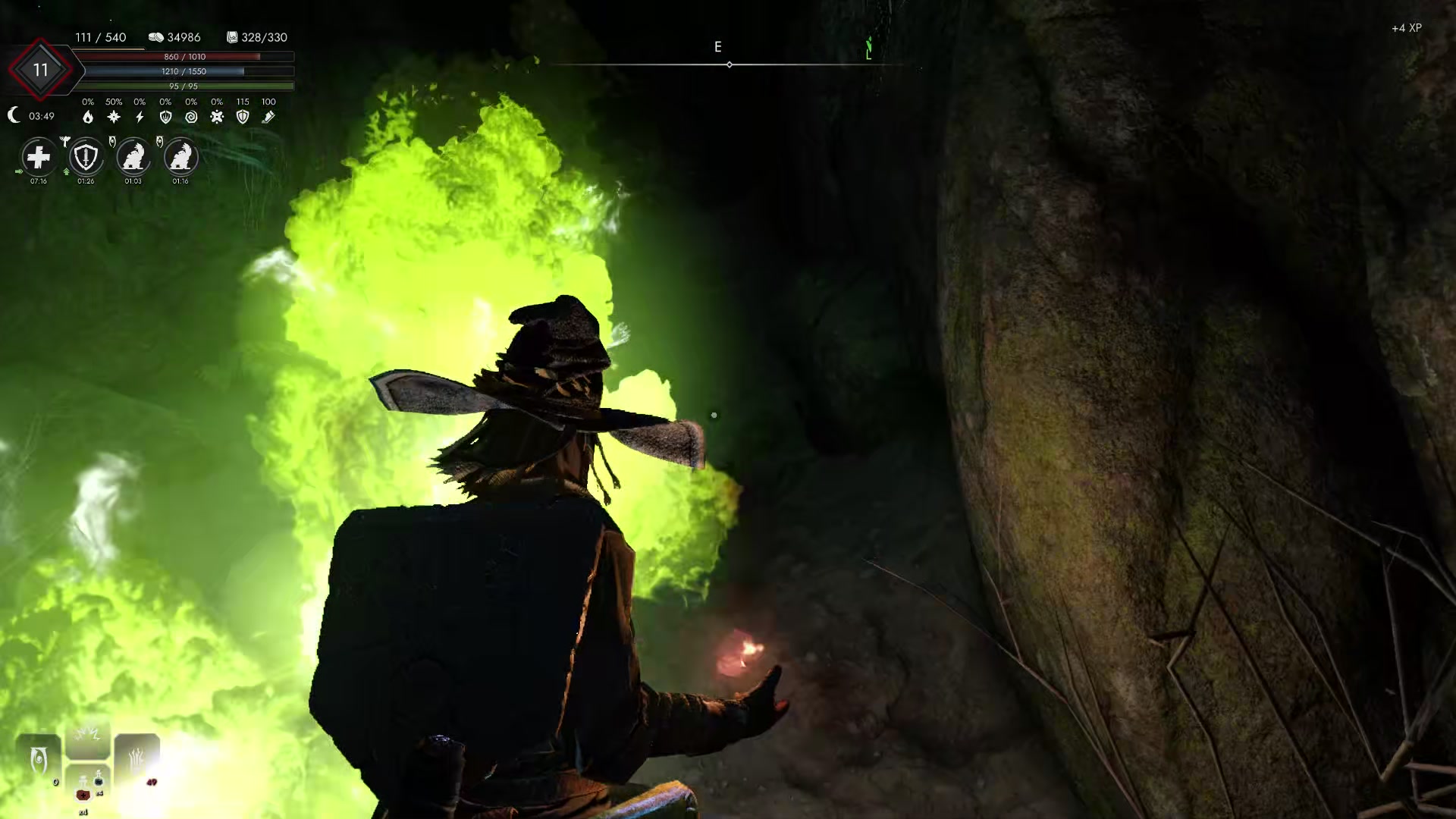Screen dimensions: 1456x819
Task: Click the armor shield icon showing 115
Action: tap(243, 117)
